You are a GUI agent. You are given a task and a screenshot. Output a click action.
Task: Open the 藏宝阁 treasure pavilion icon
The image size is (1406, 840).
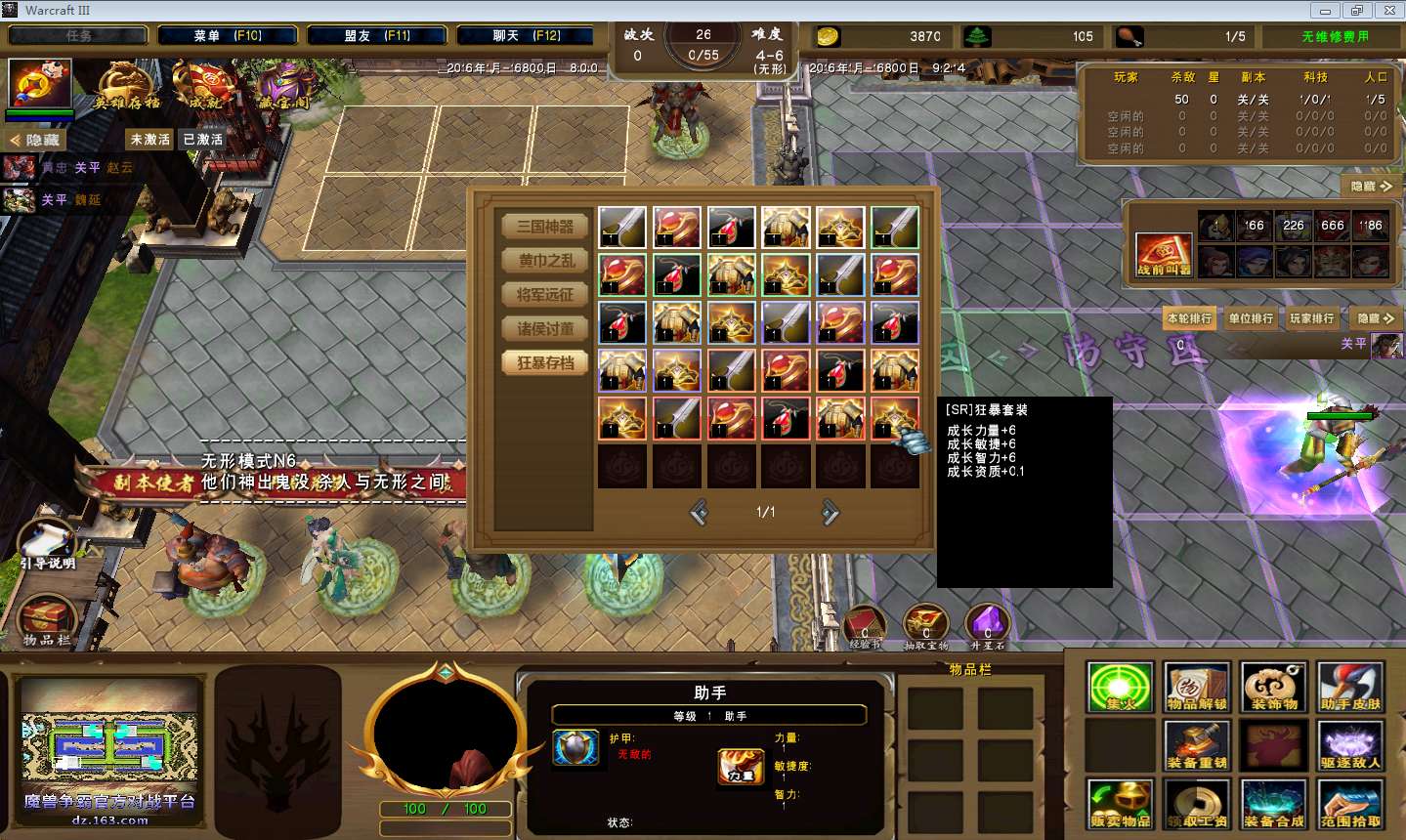[x=283, y=86]
